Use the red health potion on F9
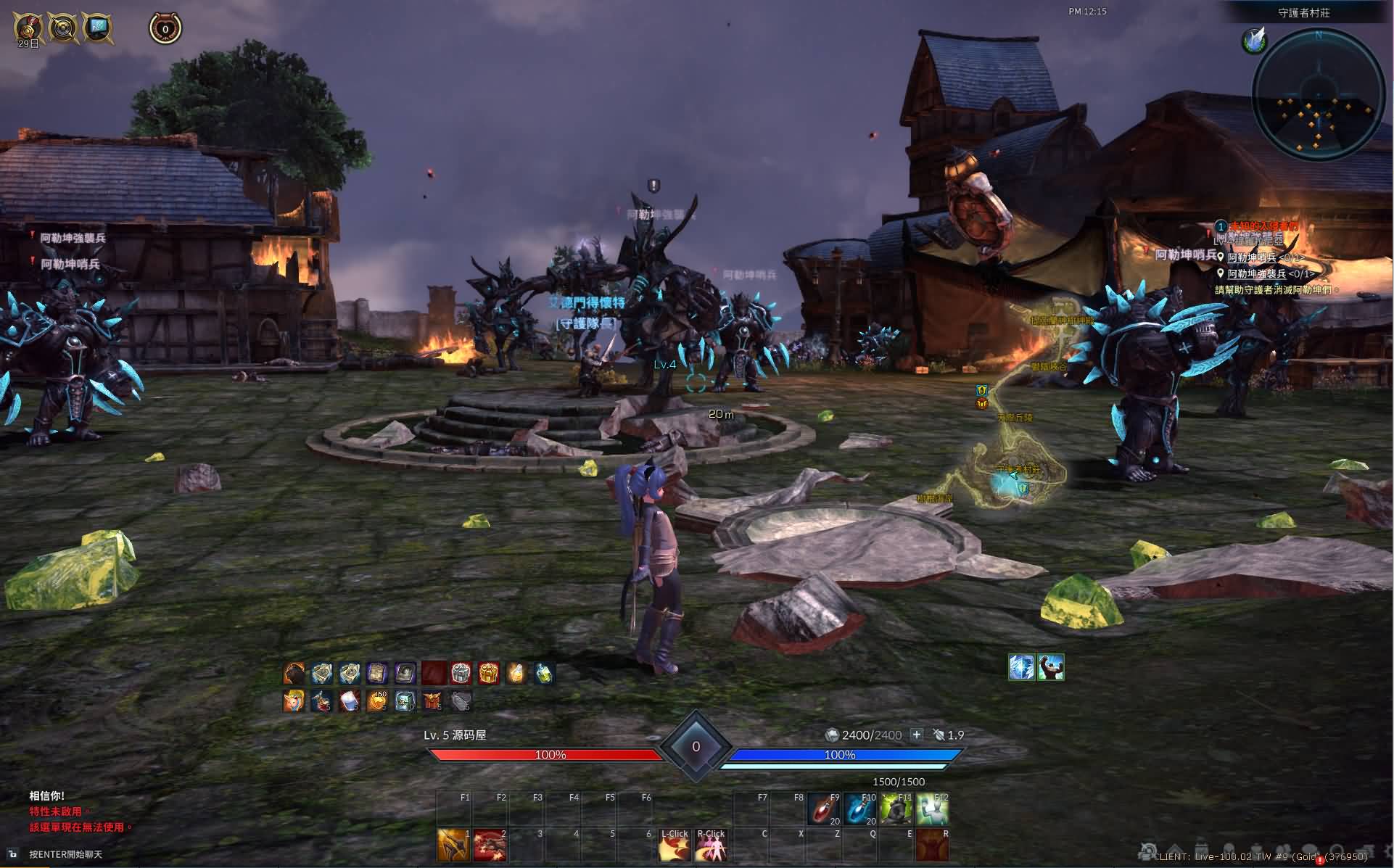The width and height of the screenshot is (1394, 868). (x=822, y=809)
